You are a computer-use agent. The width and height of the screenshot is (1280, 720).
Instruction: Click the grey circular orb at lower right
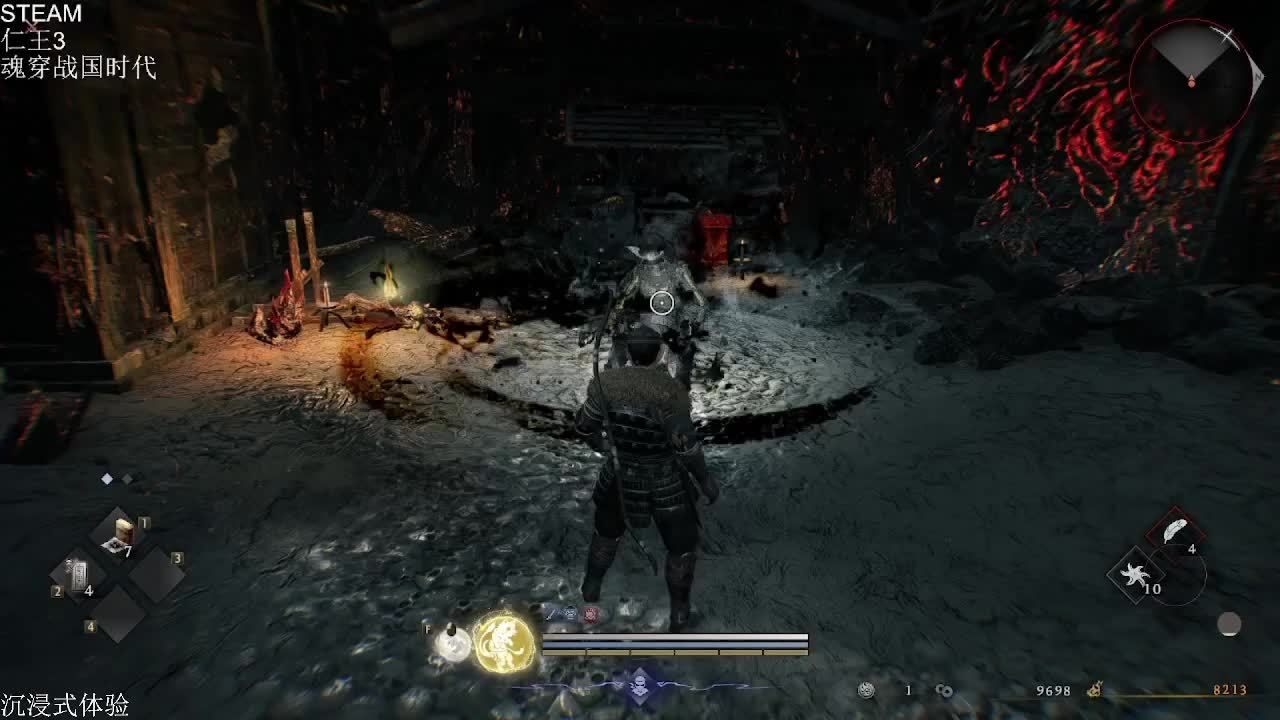point(1229,624)
